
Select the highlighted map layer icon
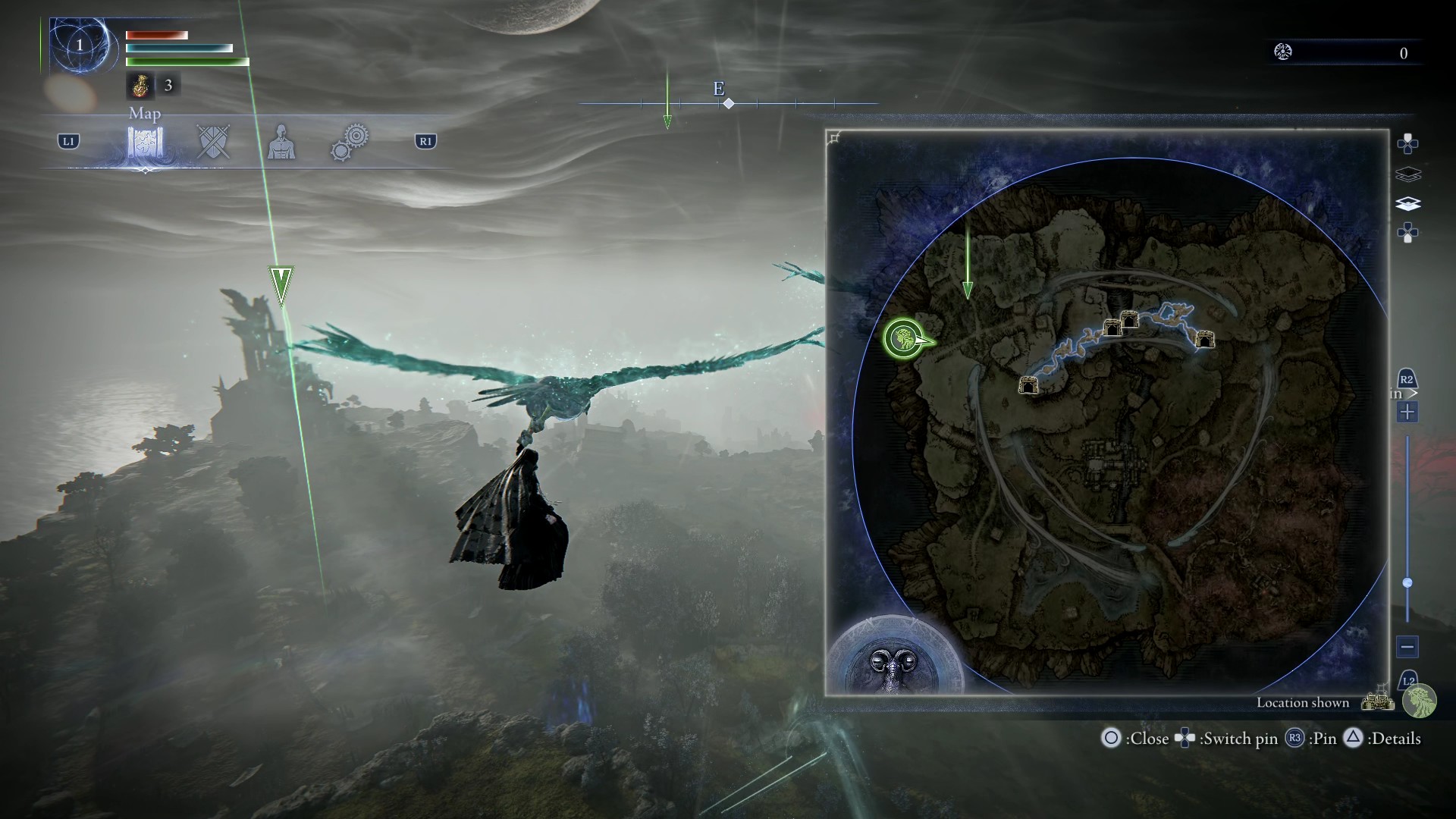tap(1407, 204)
